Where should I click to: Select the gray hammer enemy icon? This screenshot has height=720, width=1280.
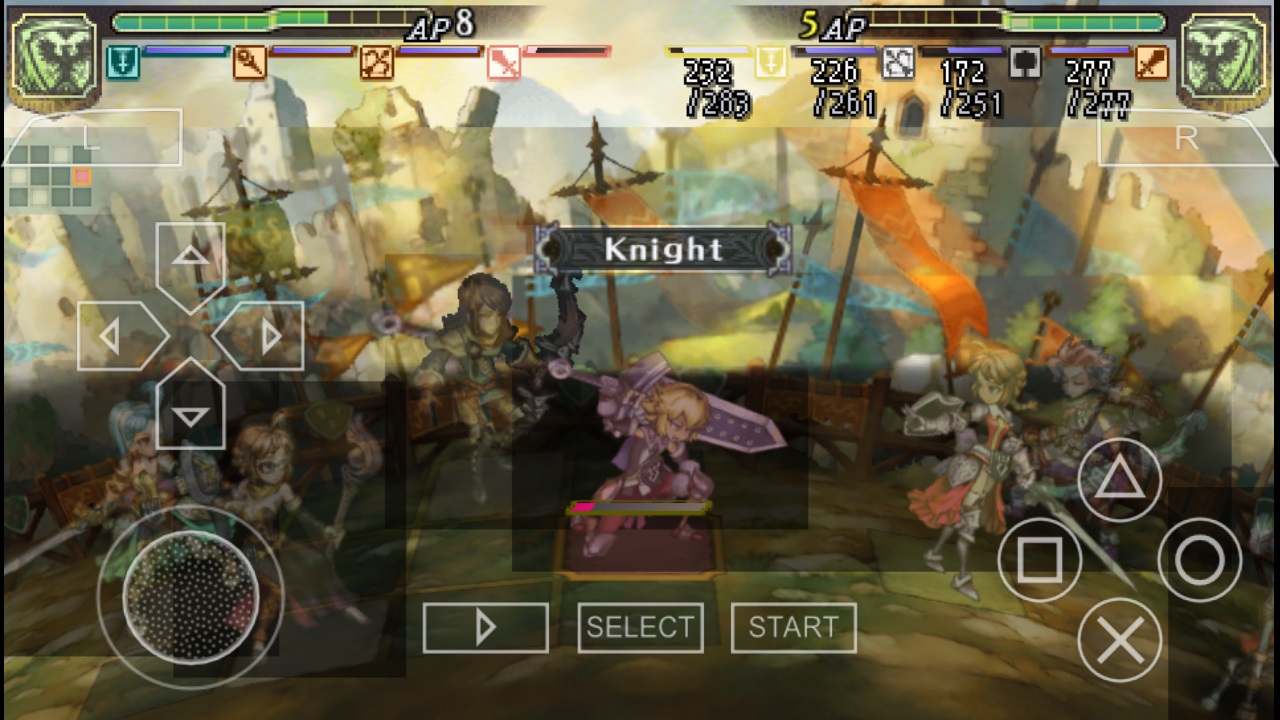point(1025,62)
